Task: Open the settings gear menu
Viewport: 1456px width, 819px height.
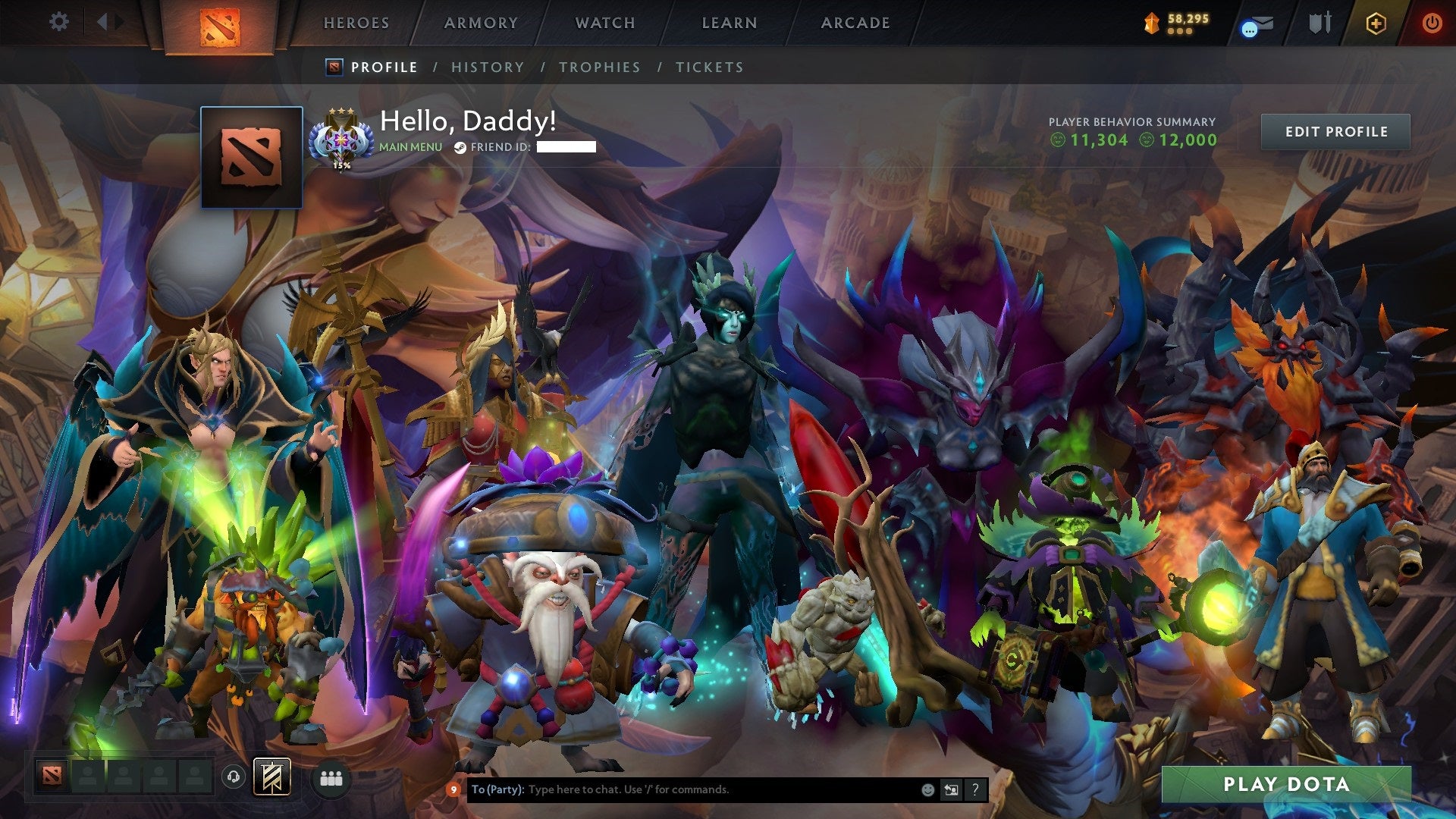Action: coord(58,22)
